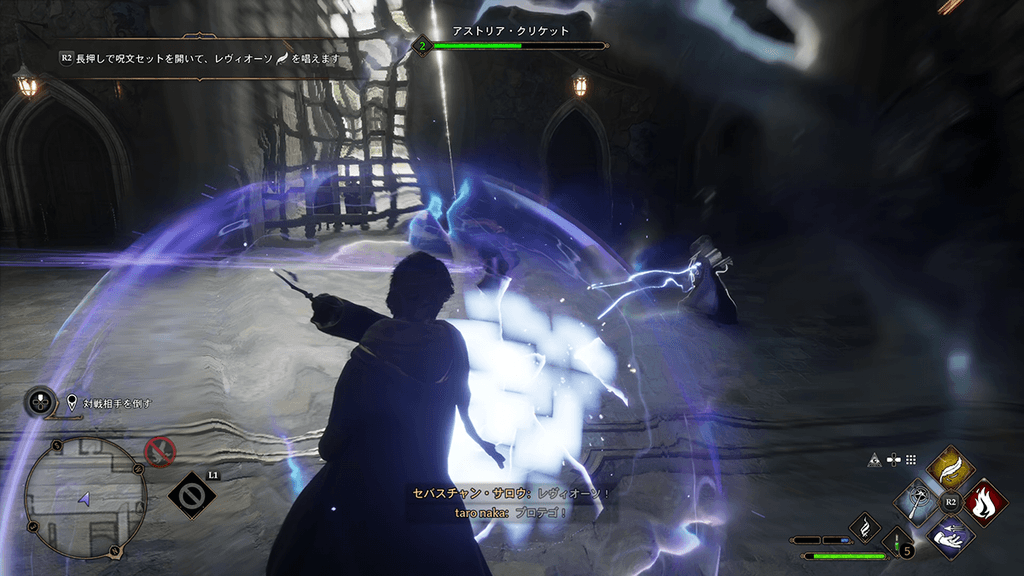Click the triangle eye icon above spells
1024x576 pixels.
coord(874,459)
